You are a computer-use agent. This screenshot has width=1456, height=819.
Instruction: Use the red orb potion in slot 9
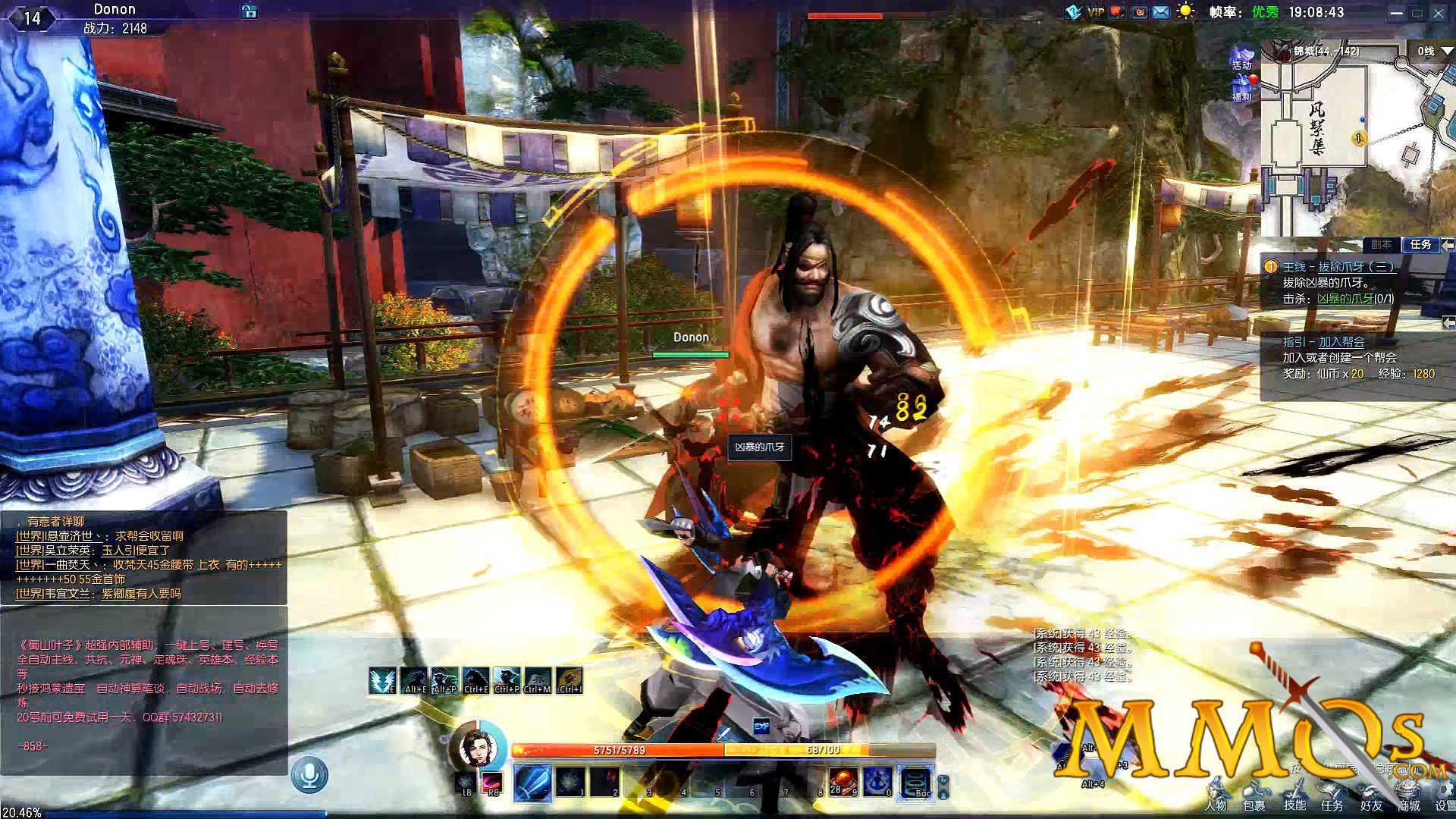click(843, 782)
